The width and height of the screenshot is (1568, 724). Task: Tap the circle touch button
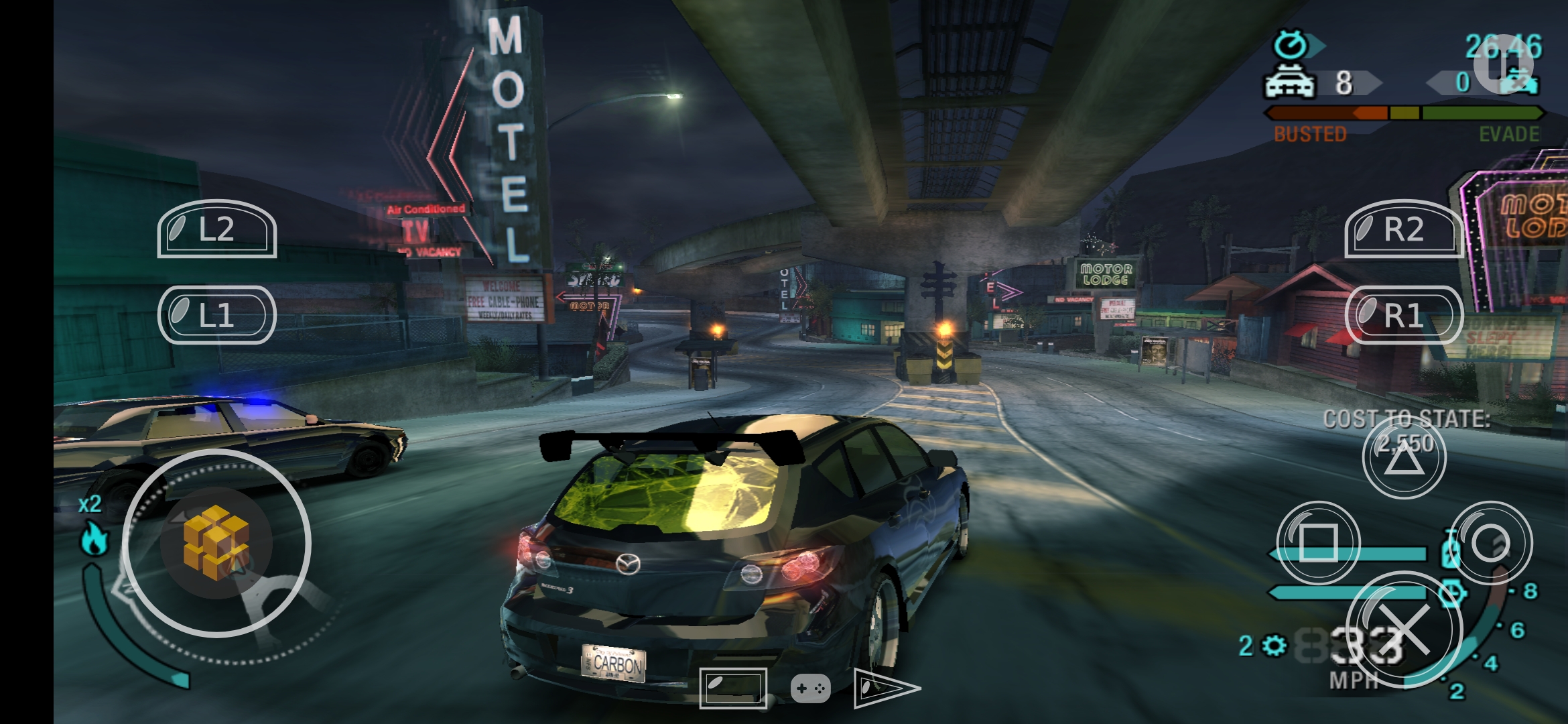(1491, 542)
